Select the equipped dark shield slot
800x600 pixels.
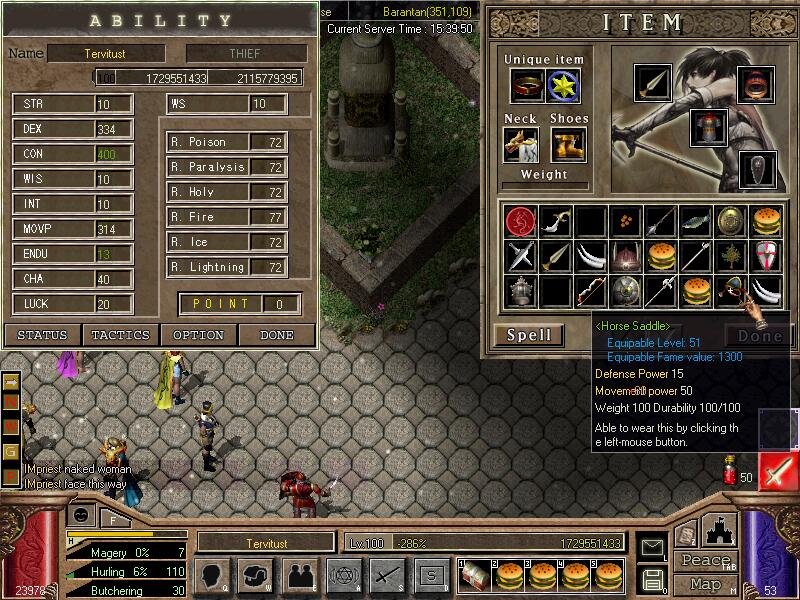pos(757,169)
